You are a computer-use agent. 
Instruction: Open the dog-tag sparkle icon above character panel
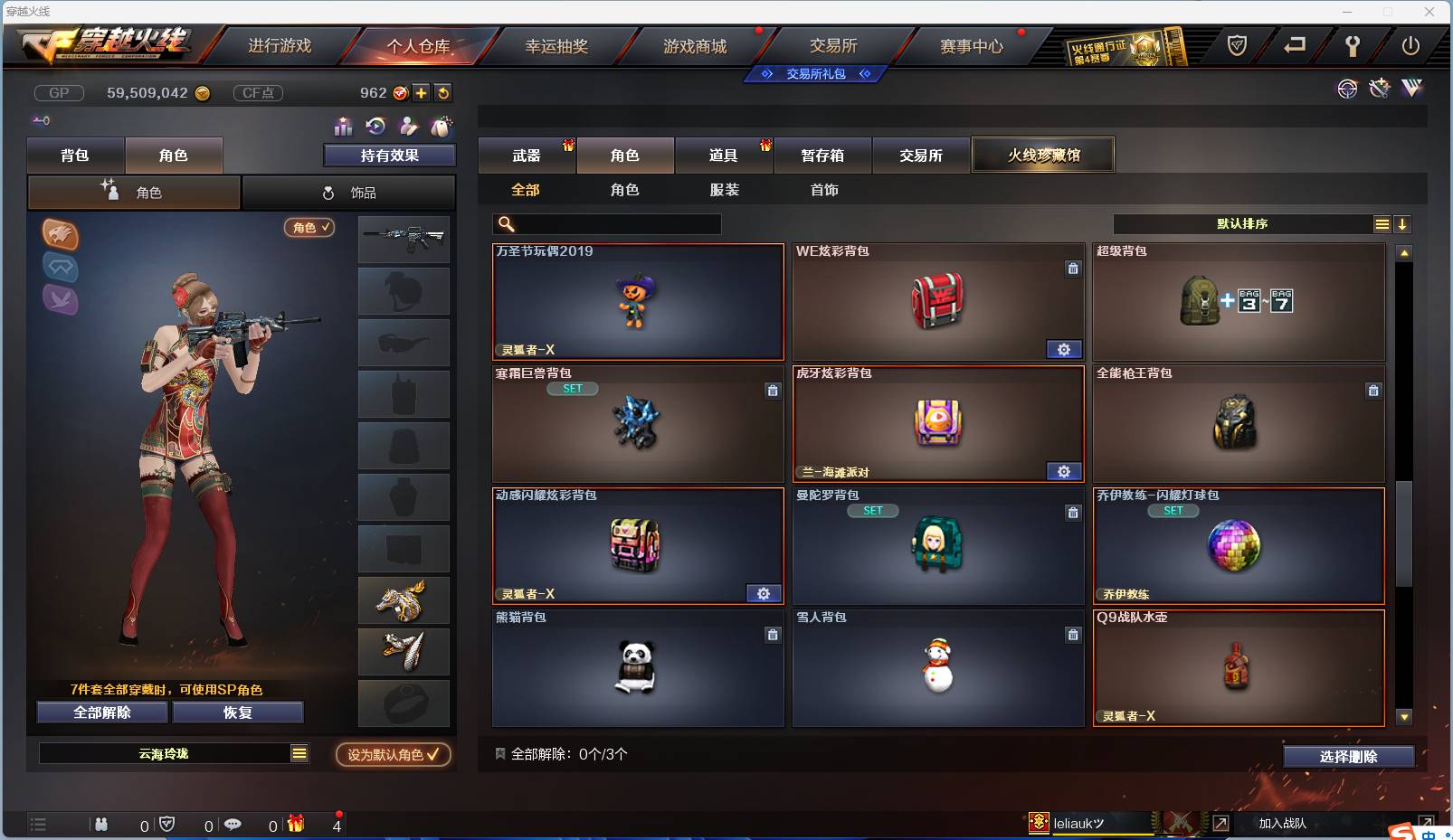[442, 128]
